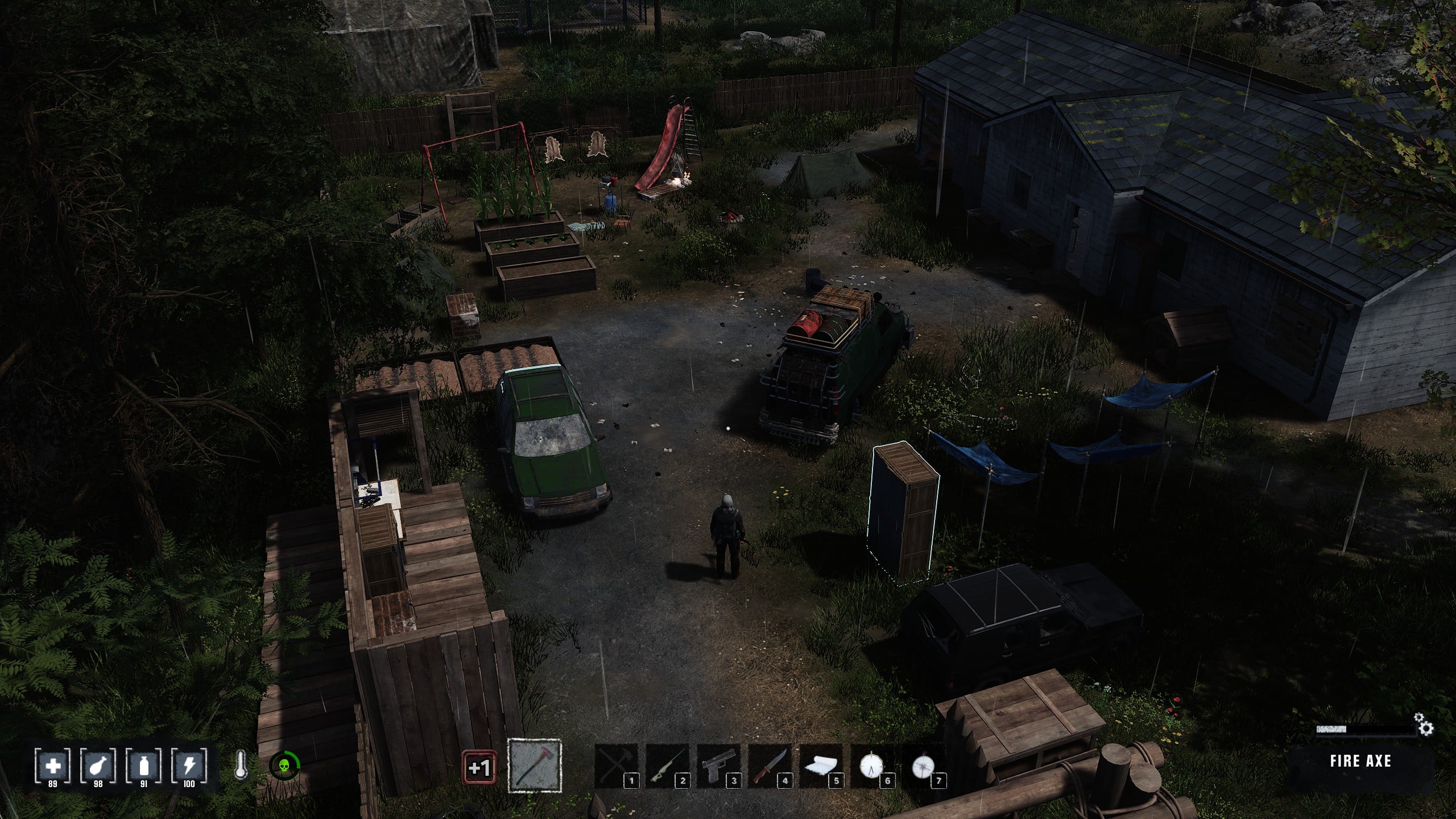
Task: Equip the combat knife slot
Action: pos(770,766)
